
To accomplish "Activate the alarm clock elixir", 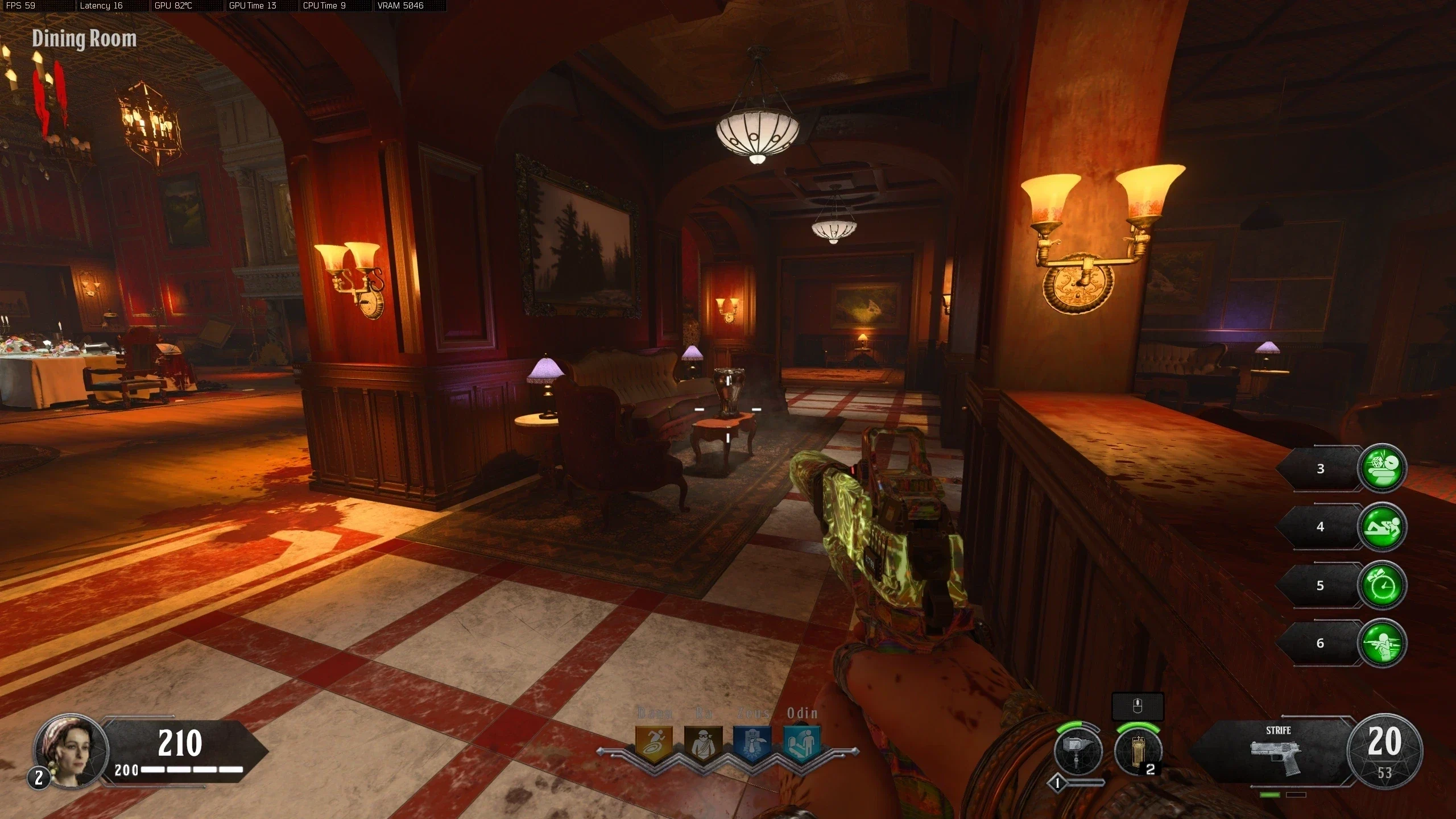I will click(x=1381, y=585).
